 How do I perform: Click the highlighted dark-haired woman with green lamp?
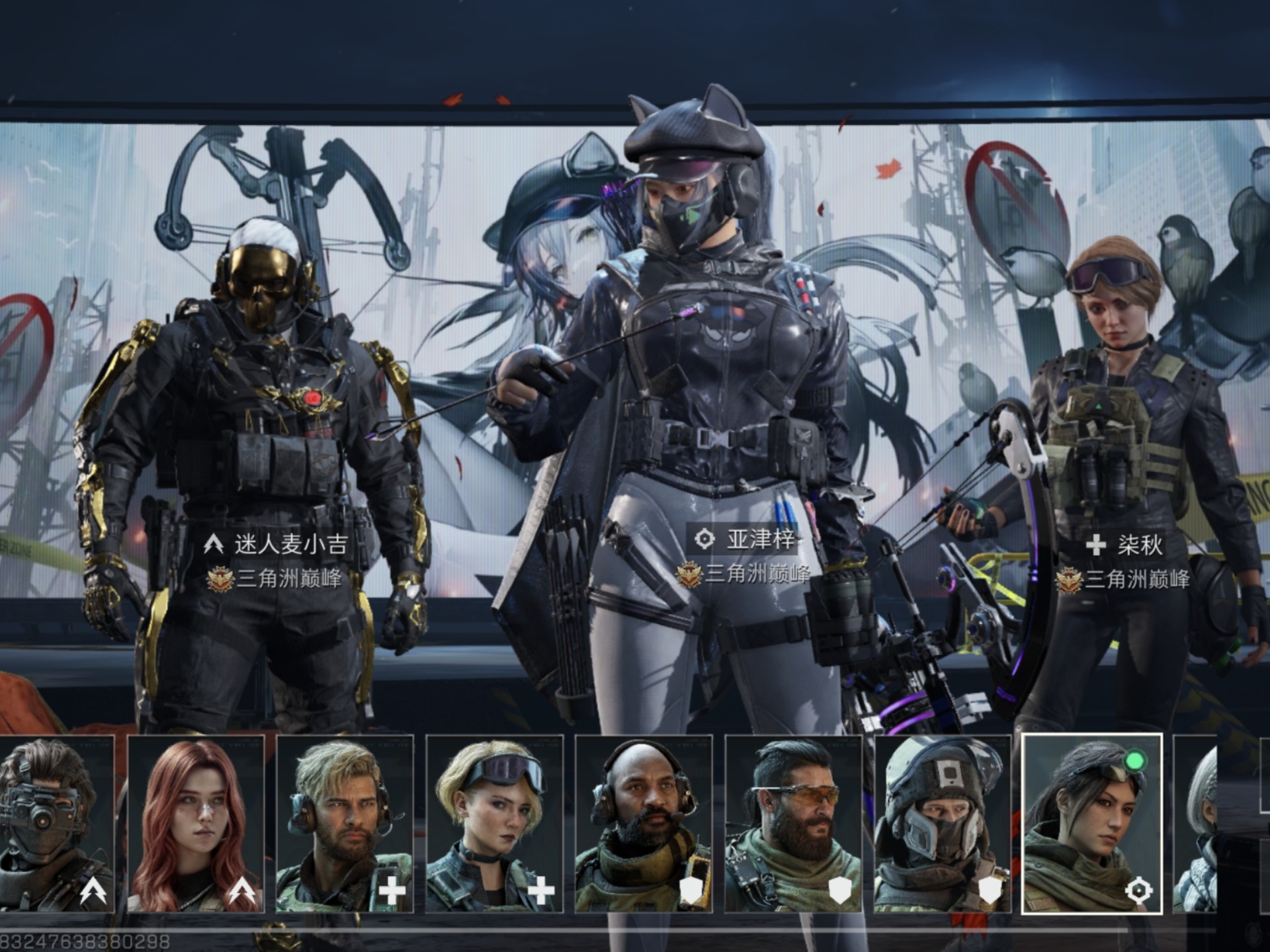pos(1091,824)
